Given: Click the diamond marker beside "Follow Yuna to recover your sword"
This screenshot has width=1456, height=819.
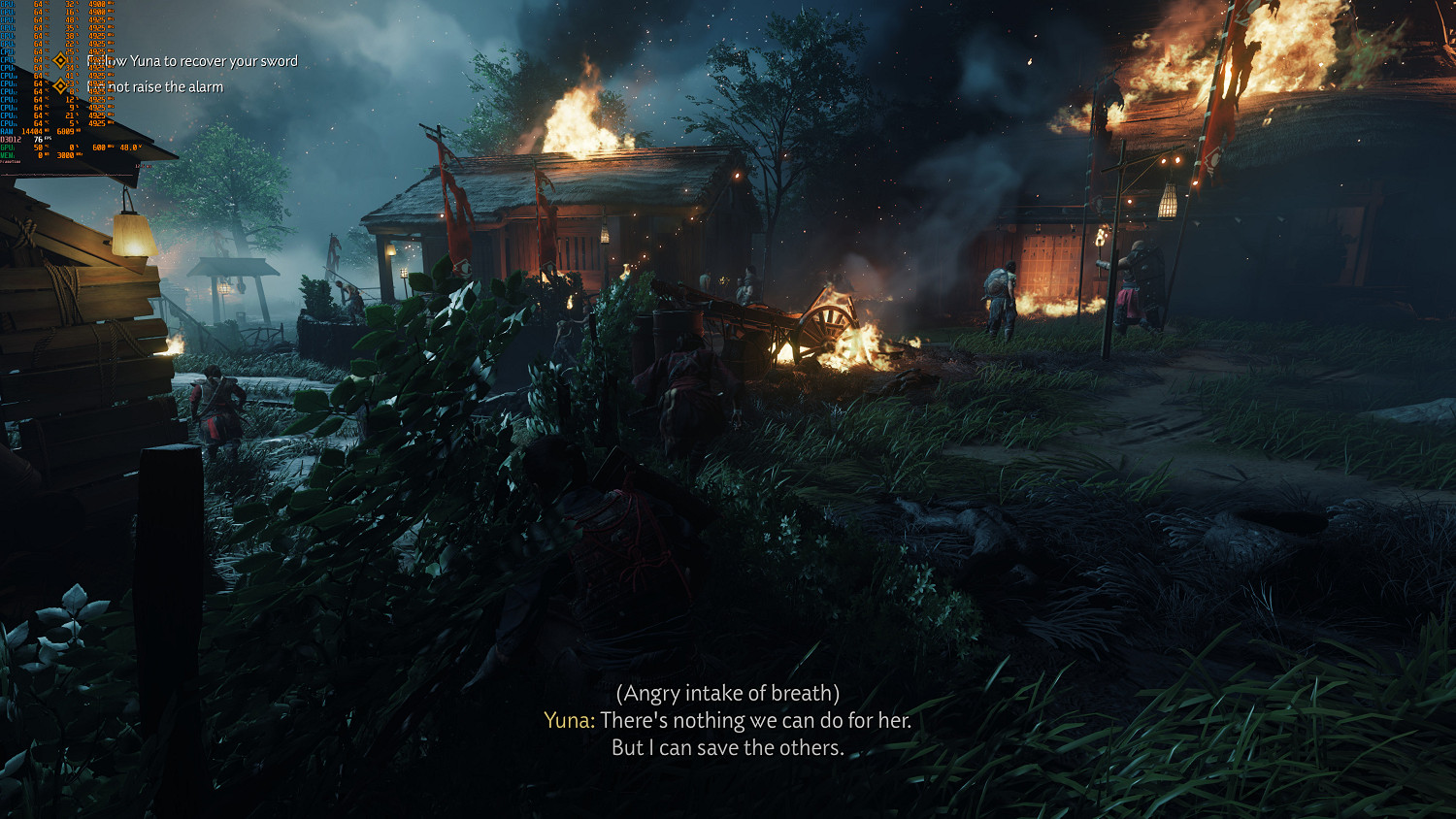Looking at the screenshot, I should tap(60, 60).
